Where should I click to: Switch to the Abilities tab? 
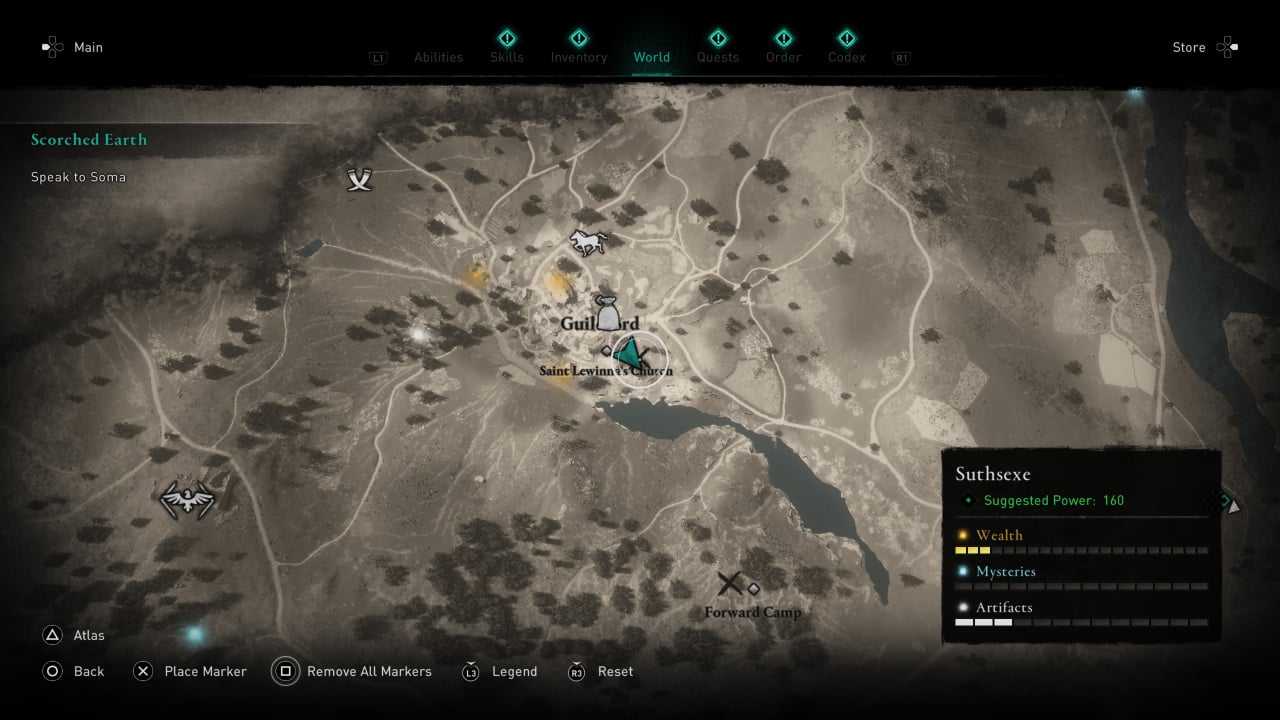(438, 57)
